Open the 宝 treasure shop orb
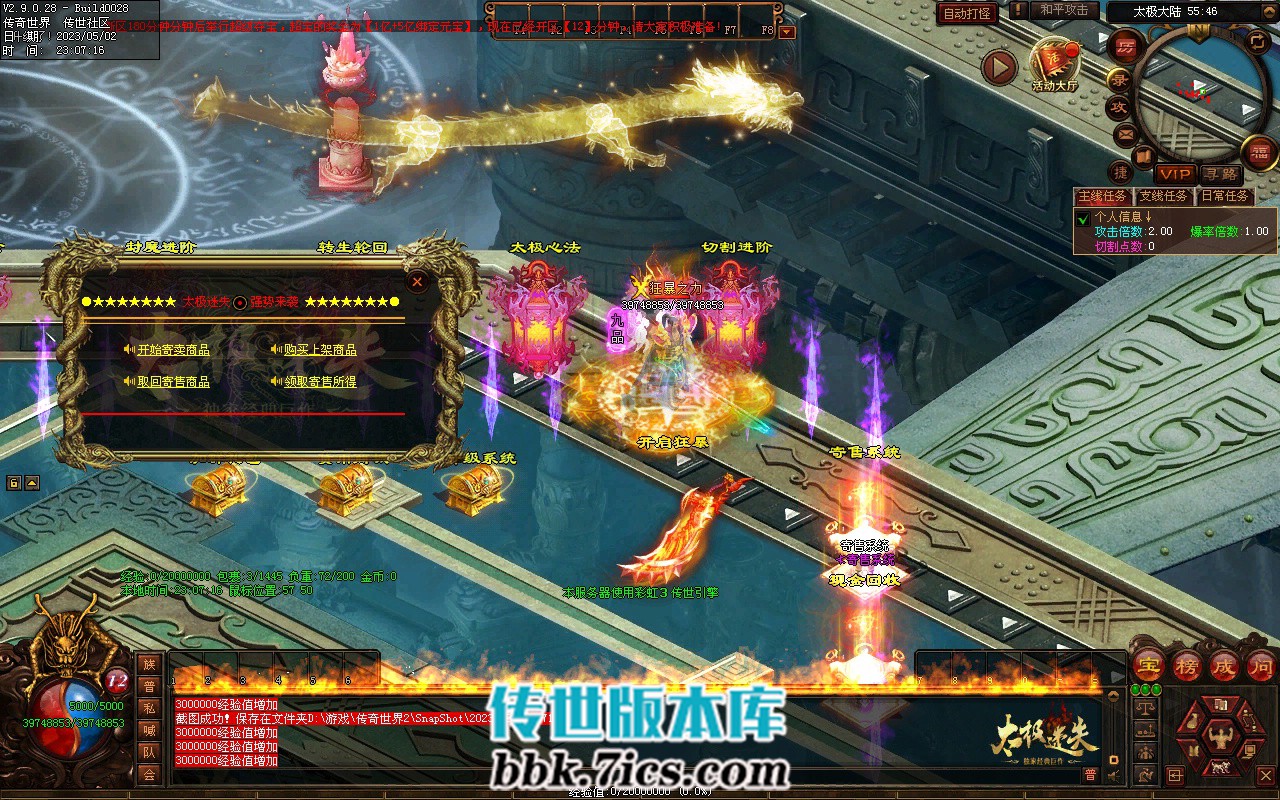 [x=1149, y=665]
